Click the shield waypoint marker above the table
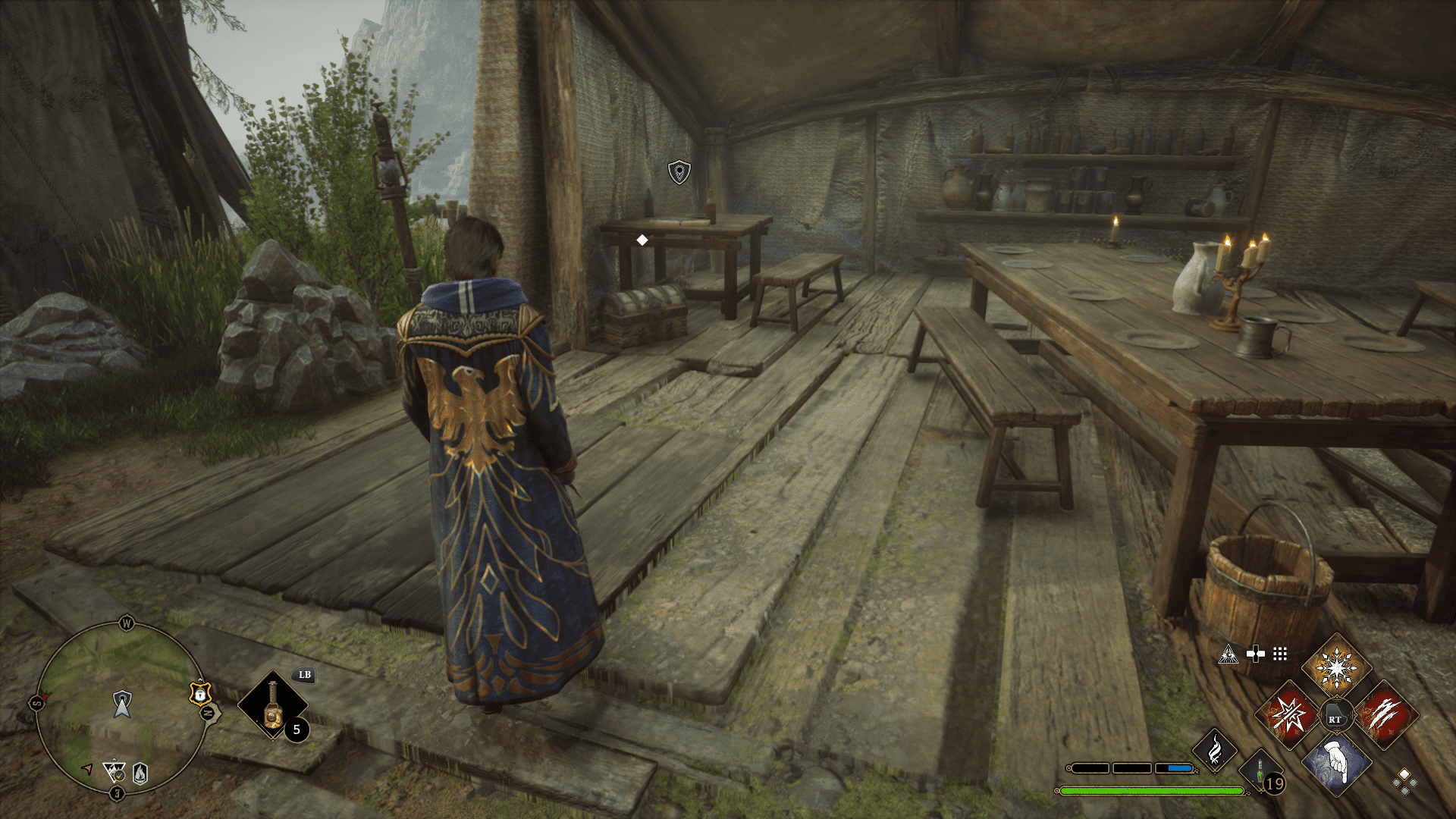Screen dimensions: 1456x819 click(679, 172)
